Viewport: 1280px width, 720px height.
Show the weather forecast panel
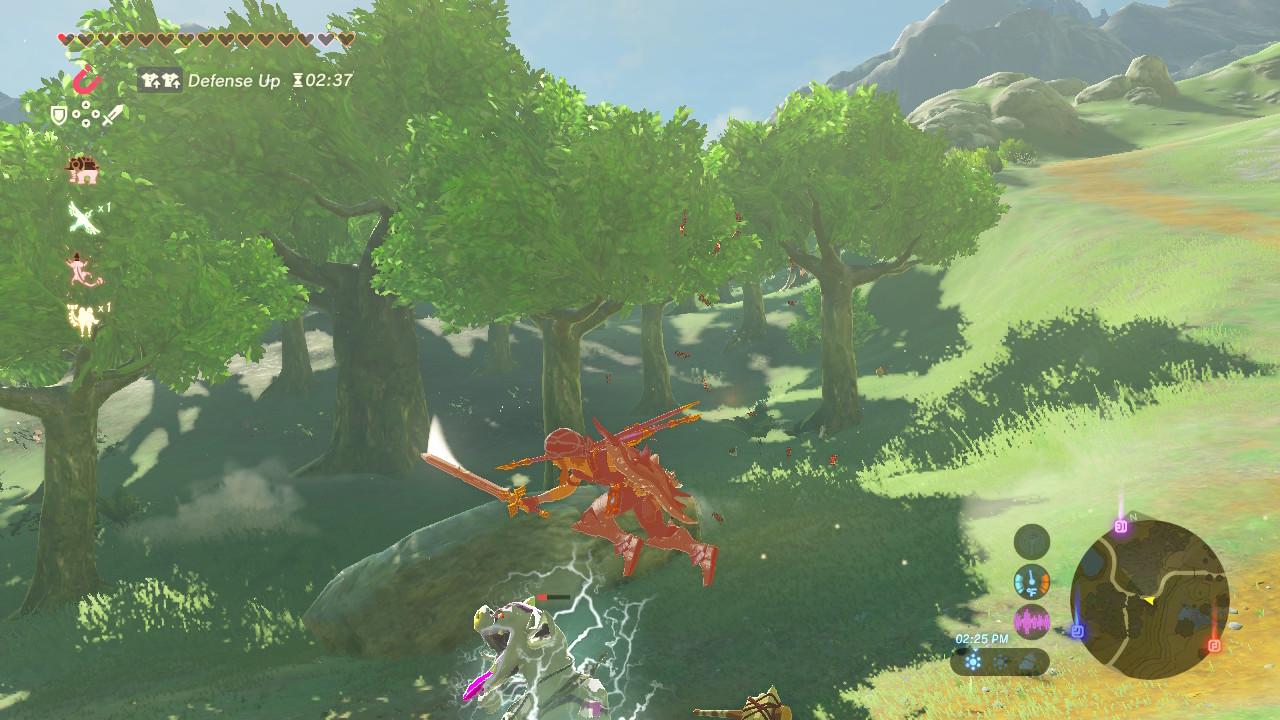click(1000, 662)
